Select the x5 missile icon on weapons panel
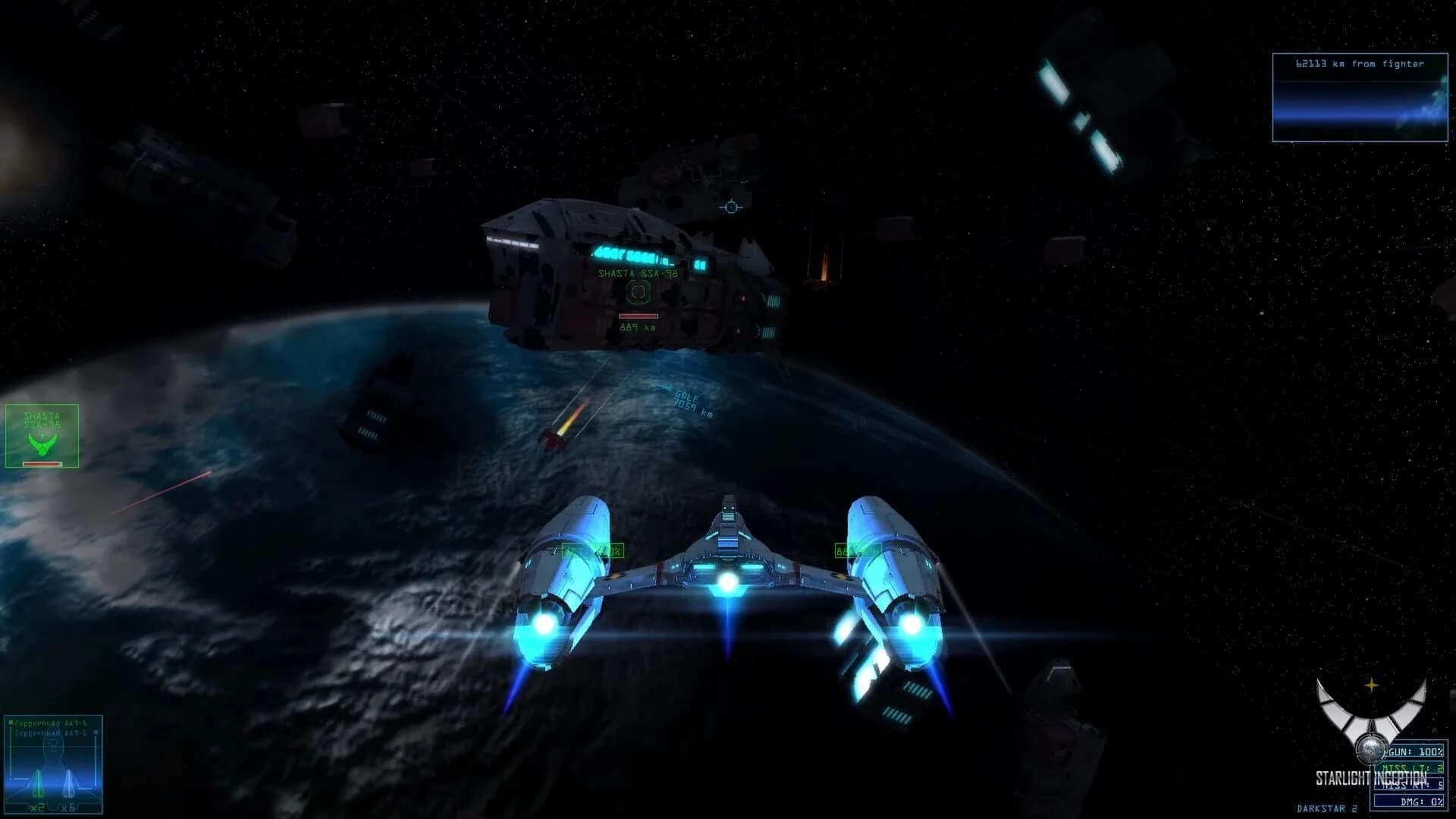Image resolution: width=1456 pixels, height=819 pixels. point(68,790)
